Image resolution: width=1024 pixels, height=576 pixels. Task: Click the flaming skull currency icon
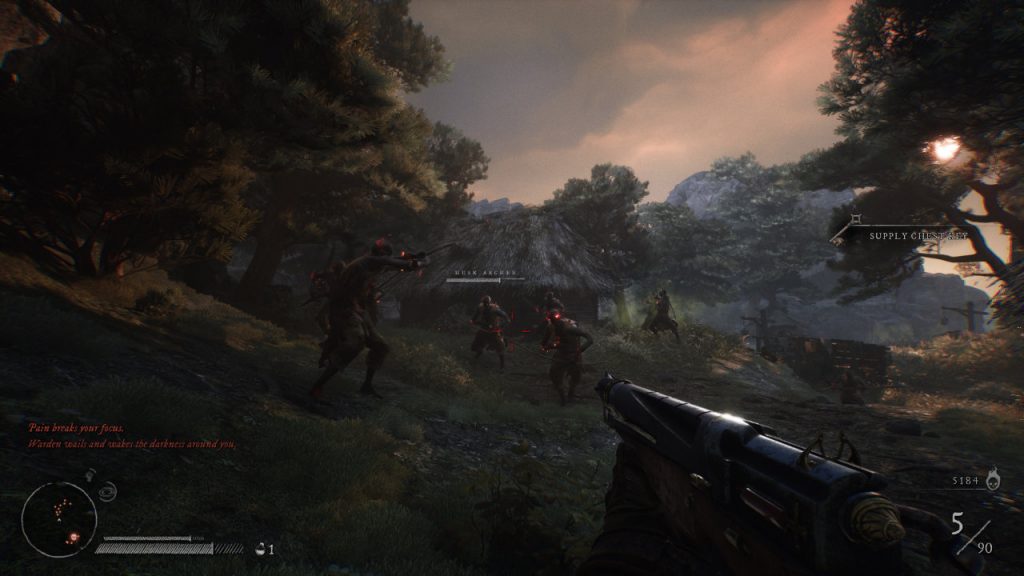tap(993, 481)
